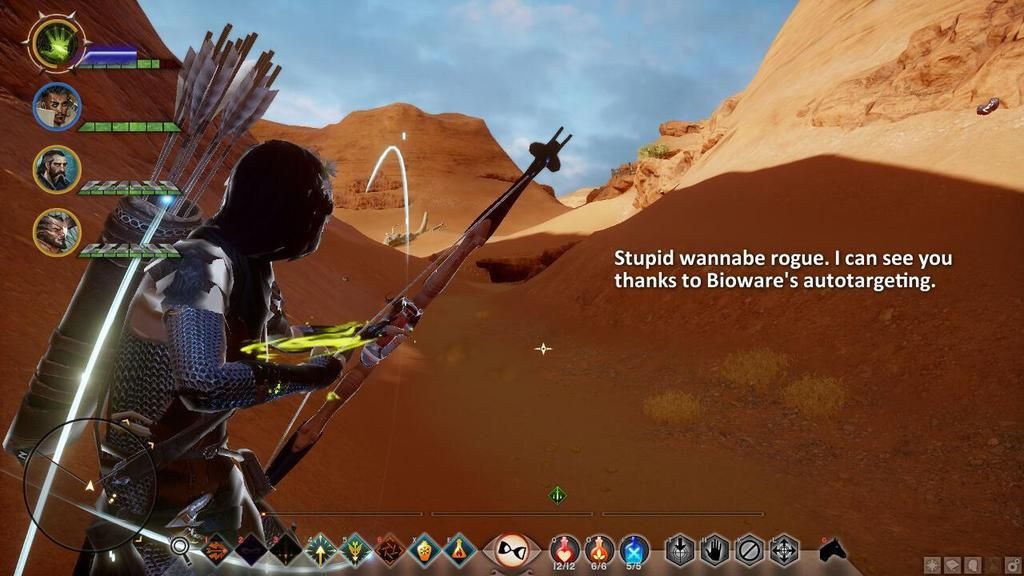Image resolution: width=1024 pixels, height=576 pixels.
Task: Choose the horned companion portrait
Action: (x=56, y=232)
